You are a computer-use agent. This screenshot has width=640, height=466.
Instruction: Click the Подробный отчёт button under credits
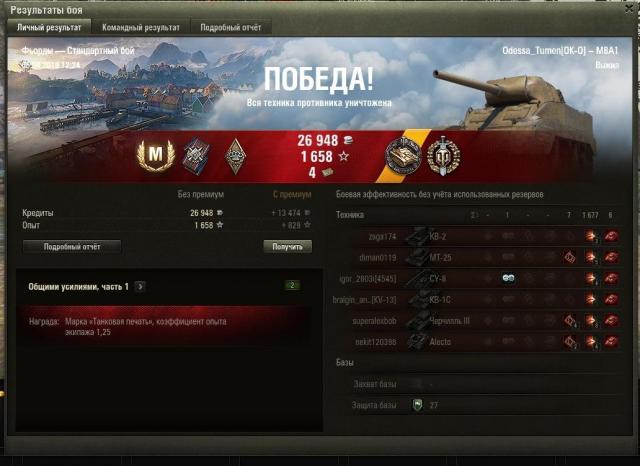click(x=70, y=246)
